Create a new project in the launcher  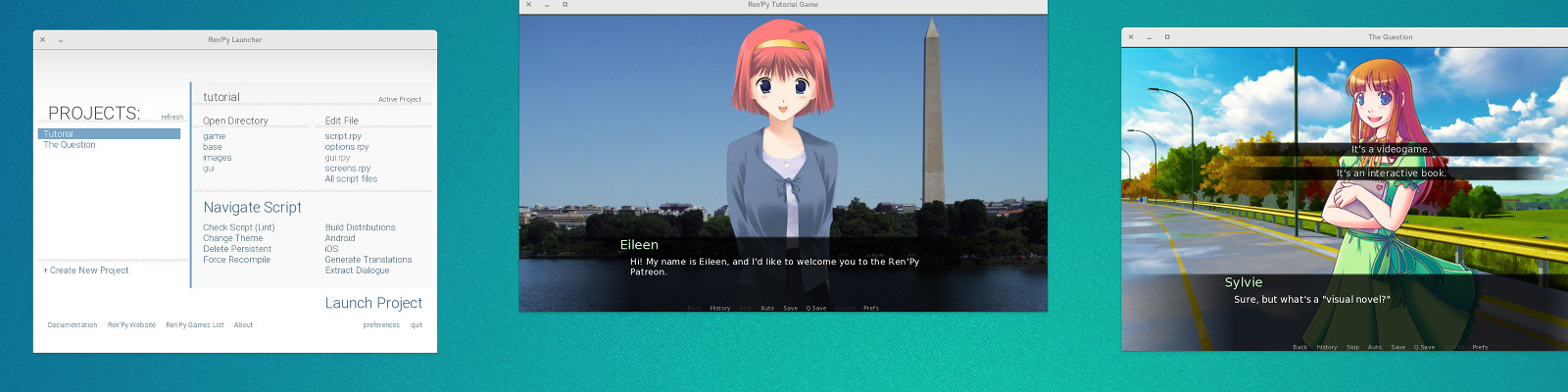coord(86,270)
